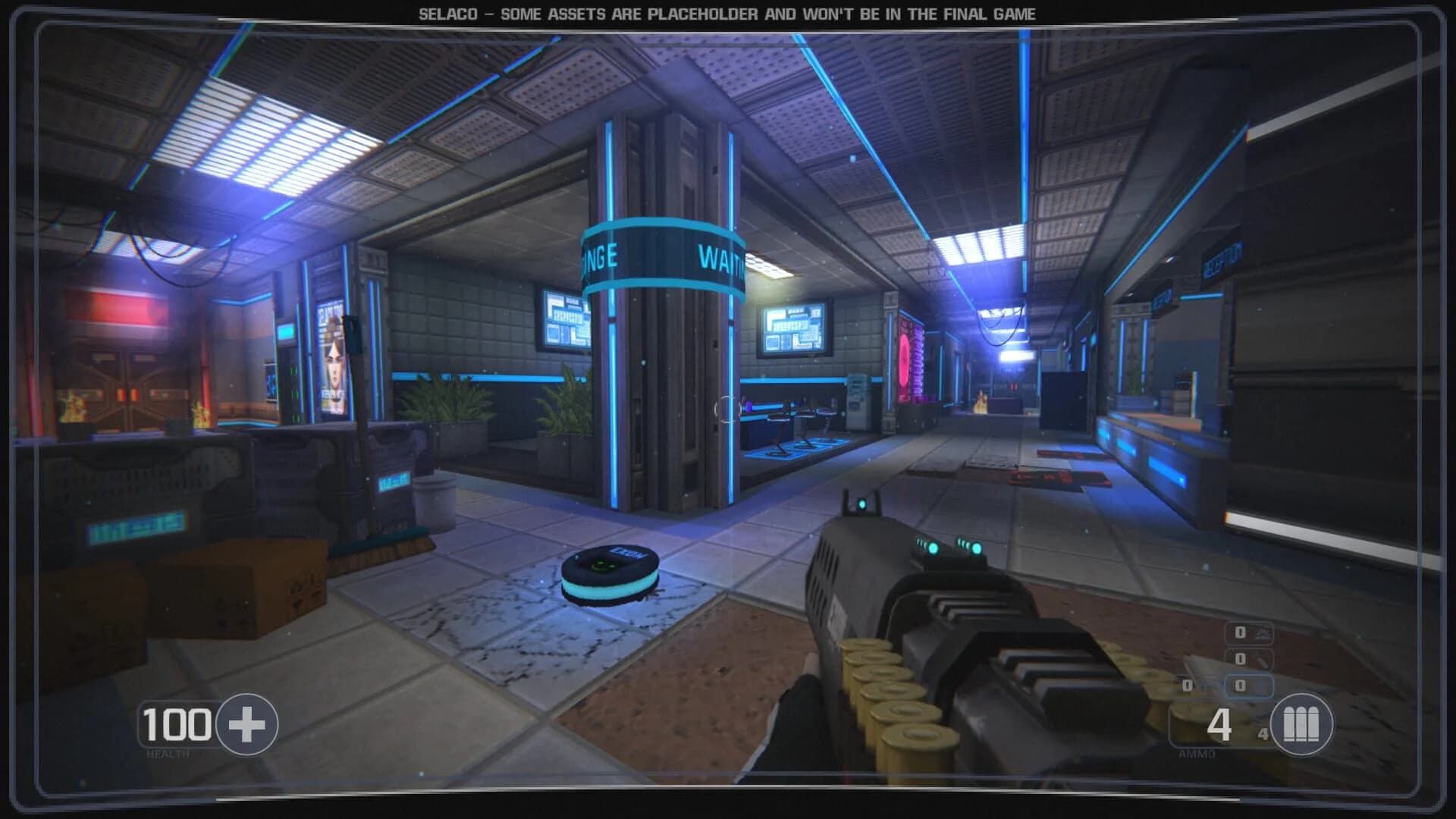Click the blue info screen beside the lounge
Viewport: 1456px width, 819px height.
565,318
